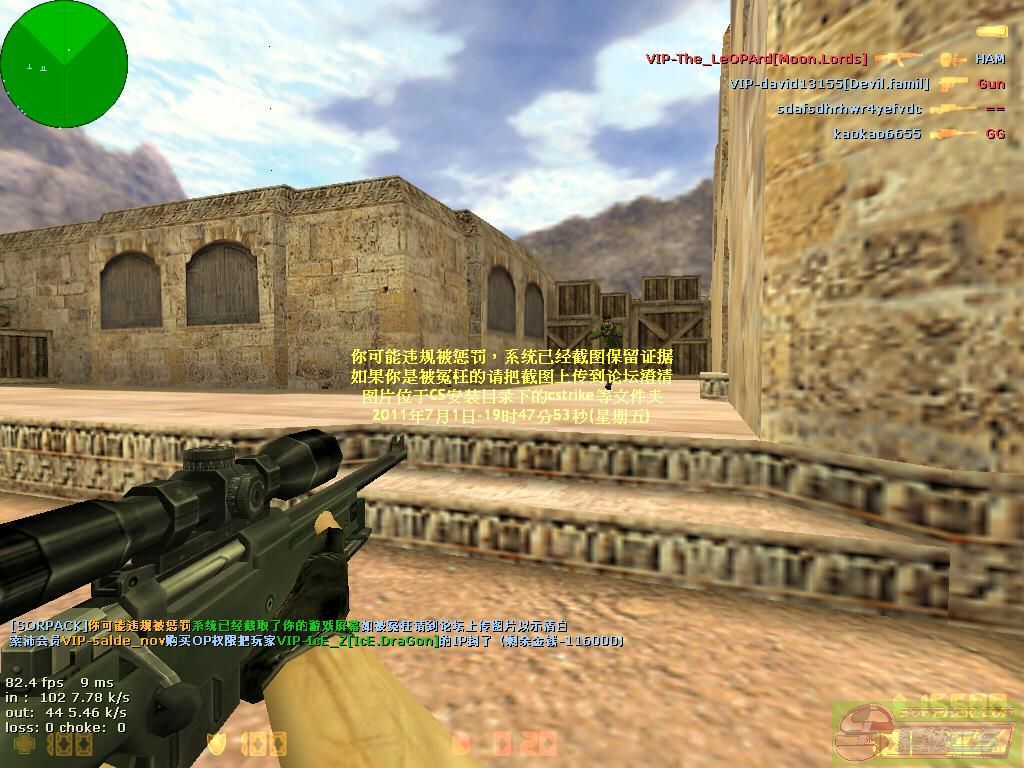Click the VIP-salde_nov chat message line

coord(316,641)
